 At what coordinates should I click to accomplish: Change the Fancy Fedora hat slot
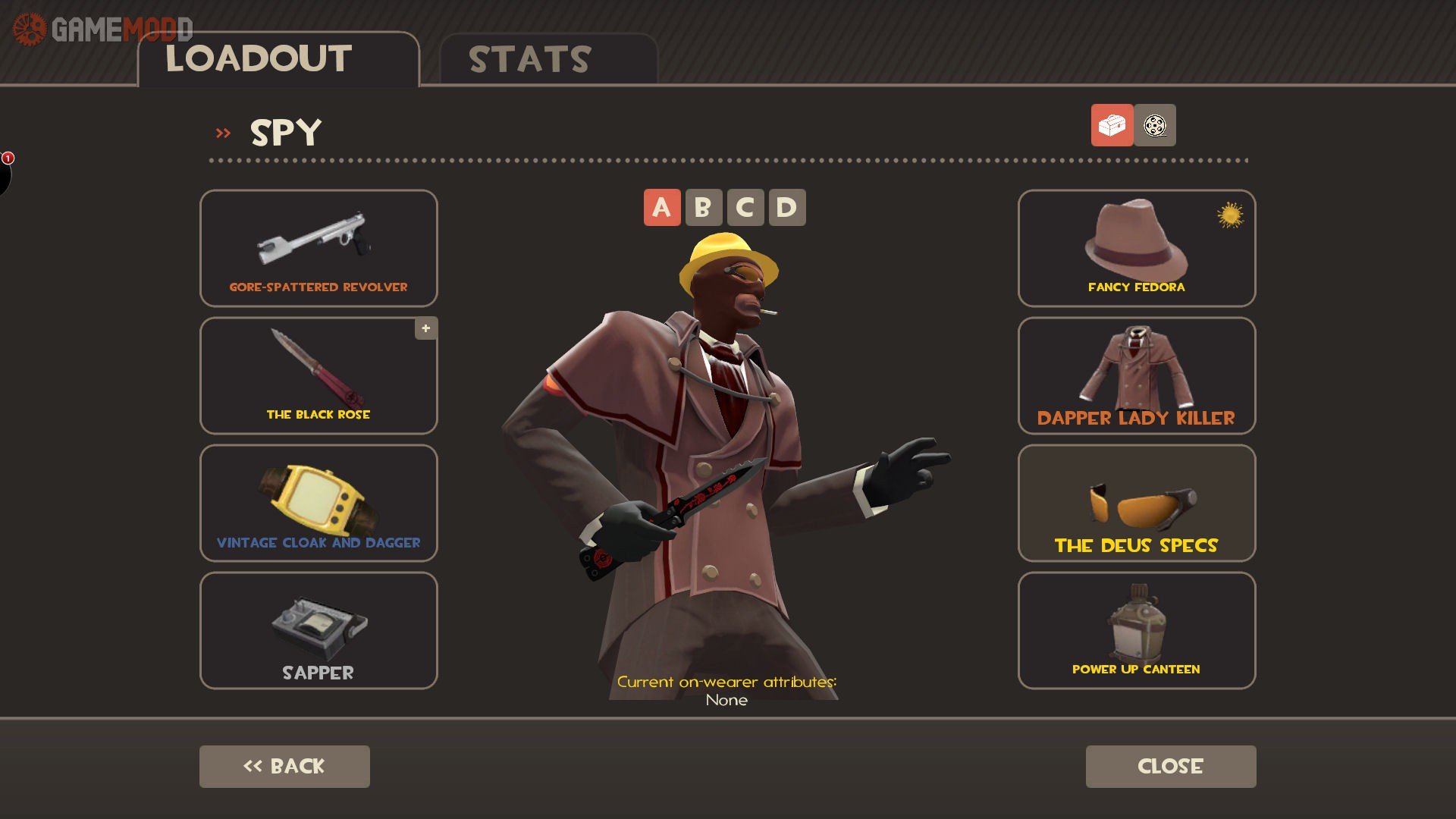1136,248
